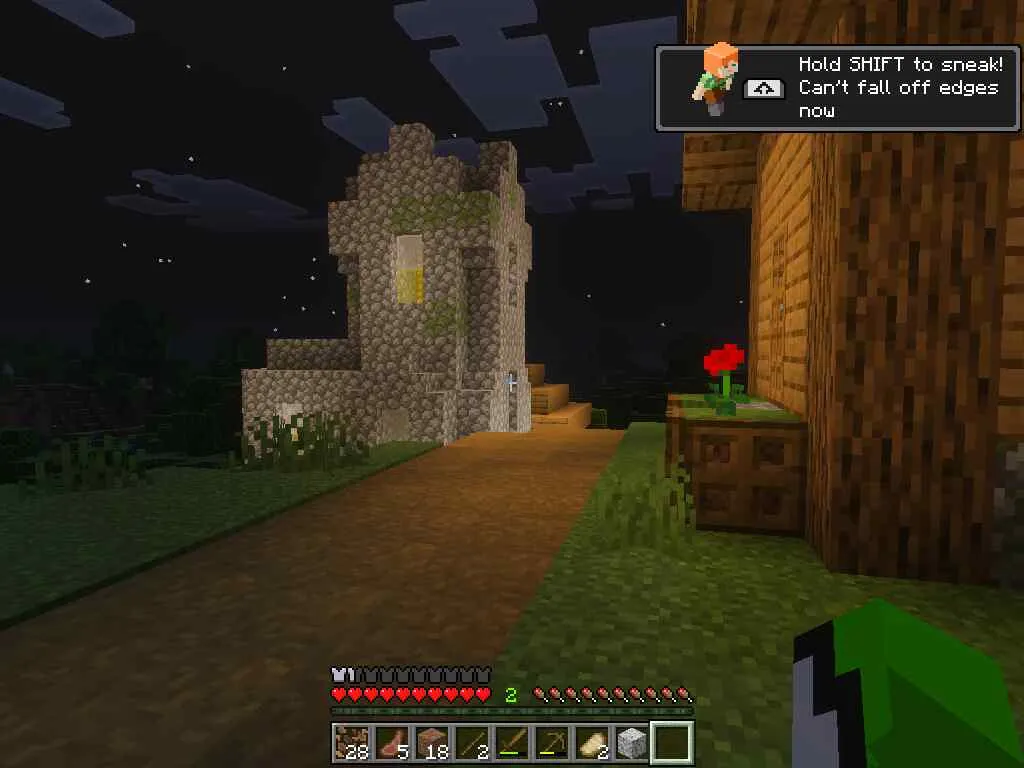Image resolution: width=1024 pixels, height=768 pixels.
Task: Select the raw meat hotbar slot
Action: tap(391, 743)
